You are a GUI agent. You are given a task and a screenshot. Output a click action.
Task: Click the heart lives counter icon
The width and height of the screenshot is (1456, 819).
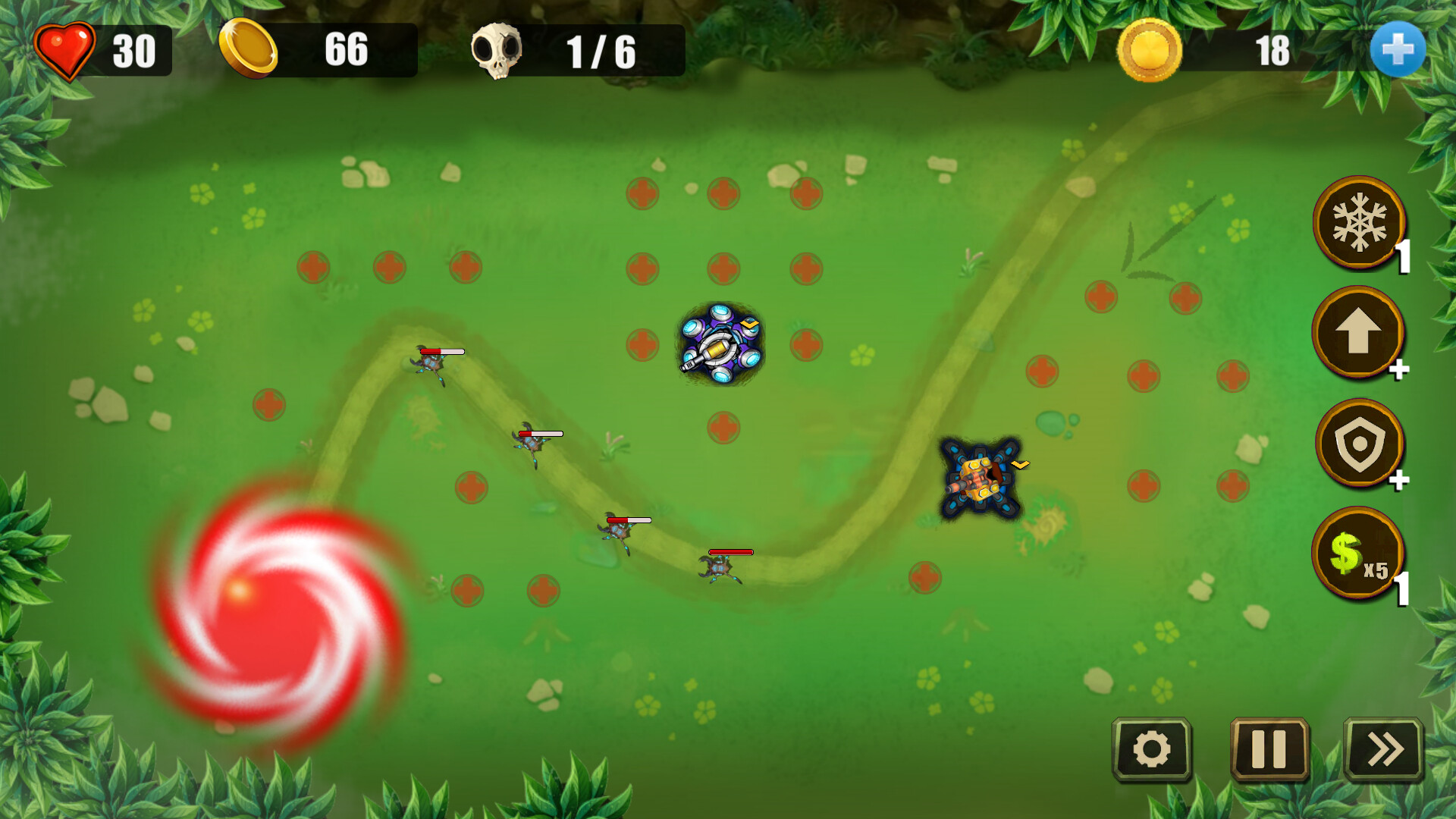64,49
